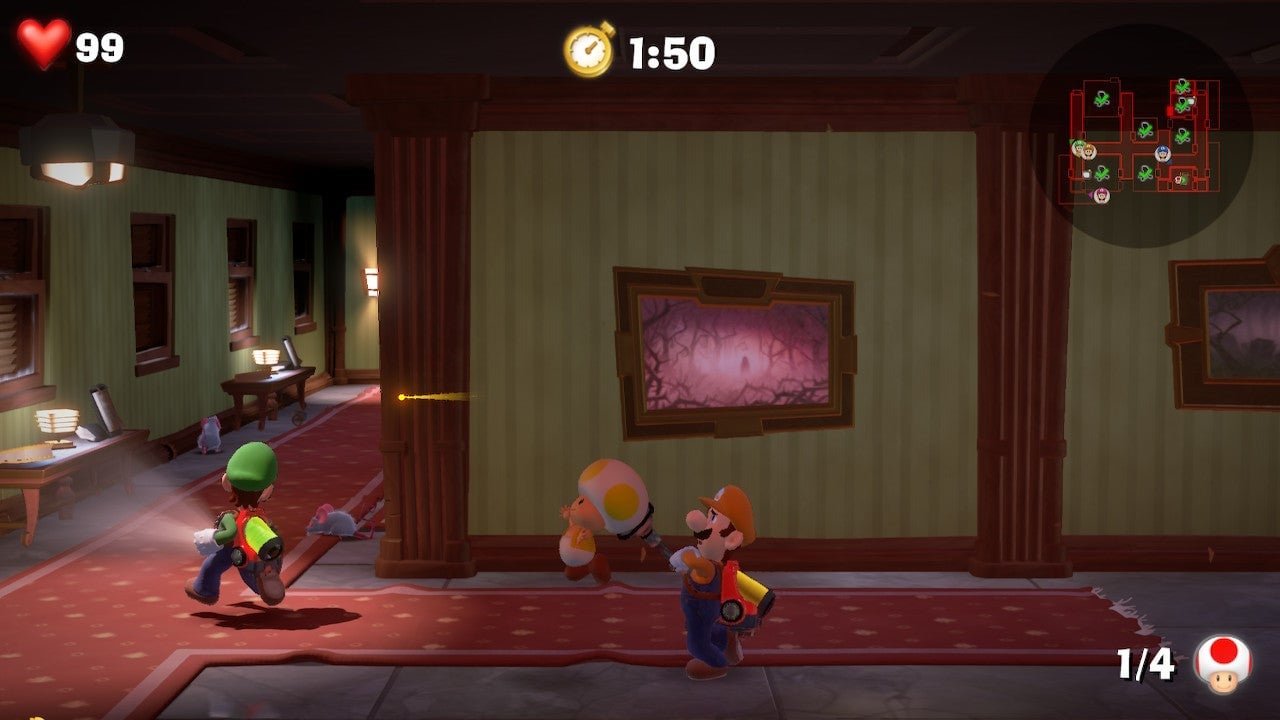Select the orange-capped player icon on the minimap
The image size is (1280, 720).
pos(1089,153)
